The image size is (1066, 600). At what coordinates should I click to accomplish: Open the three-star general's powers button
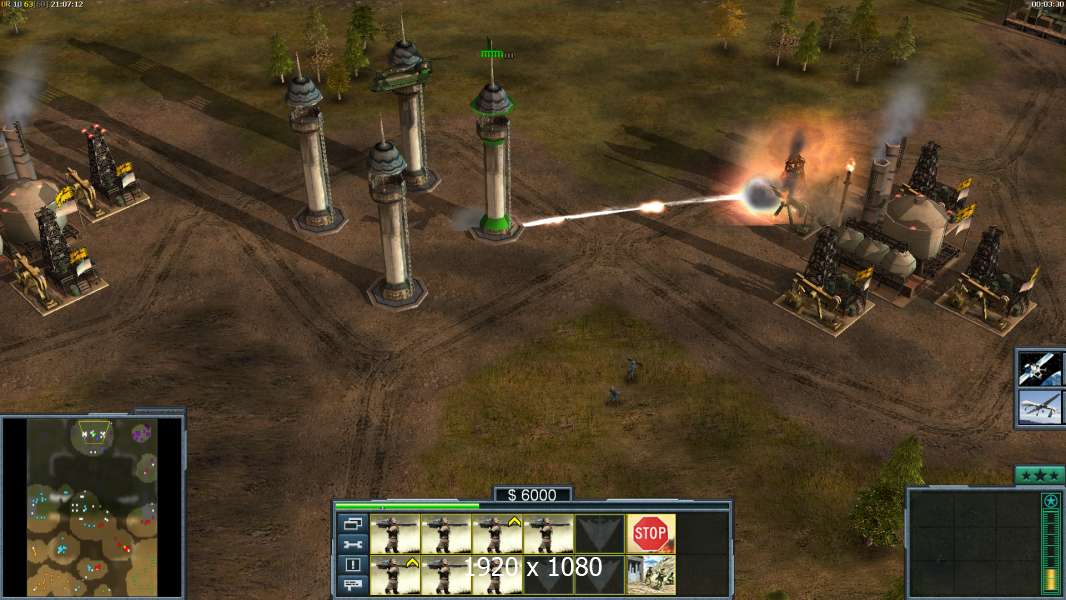pos(1039,474)
